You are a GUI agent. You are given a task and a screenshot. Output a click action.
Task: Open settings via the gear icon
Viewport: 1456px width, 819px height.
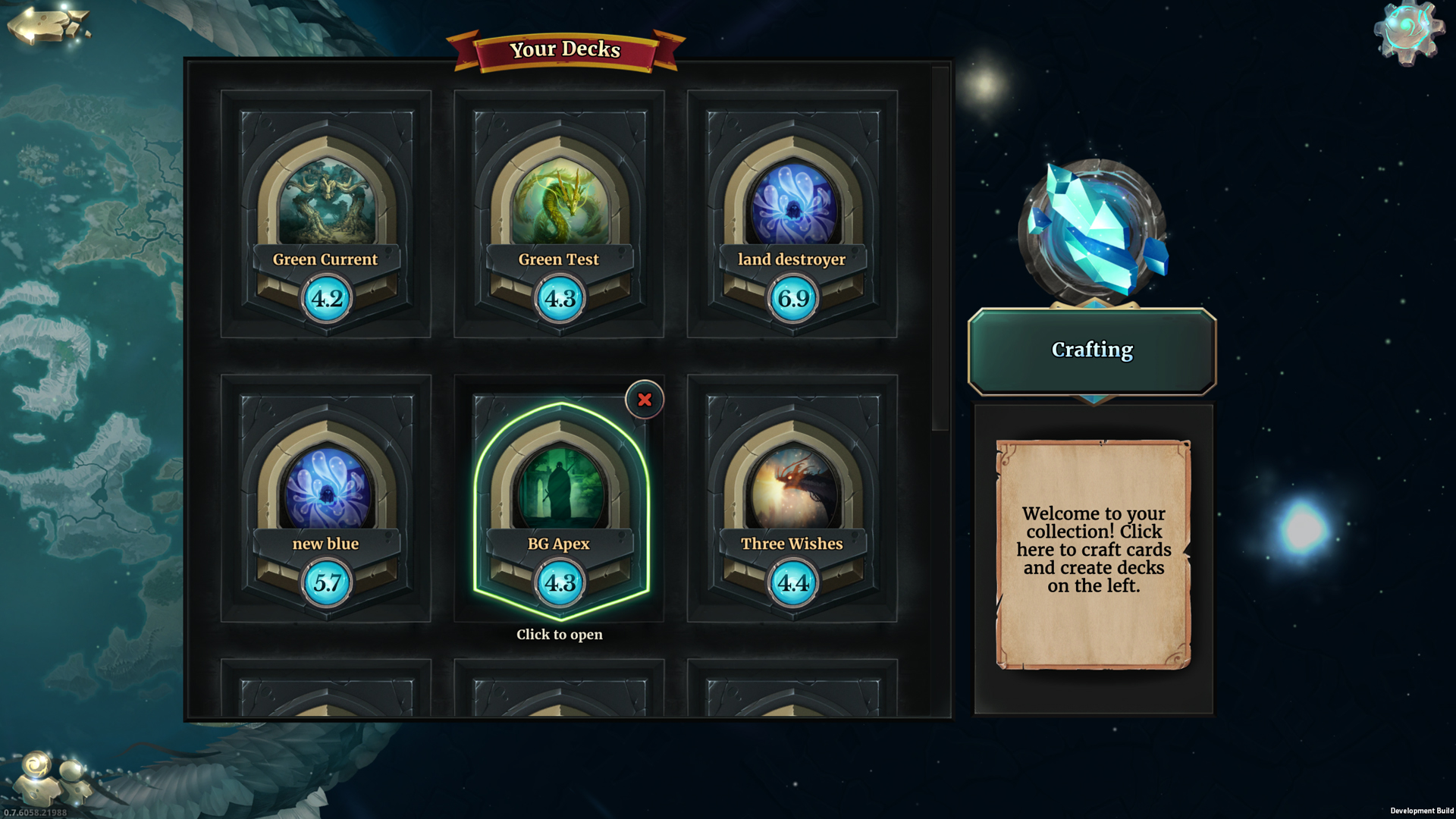coord(1408,32)
